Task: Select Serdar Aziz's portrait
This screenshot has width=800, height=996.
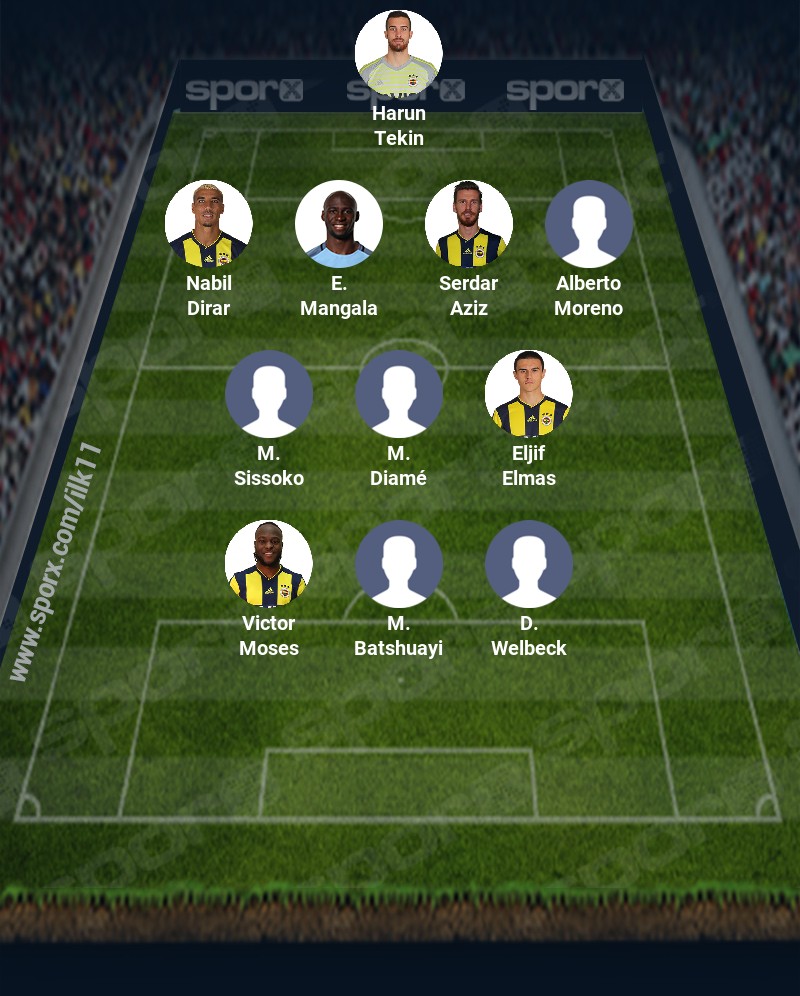Action: tap(469, 224)
